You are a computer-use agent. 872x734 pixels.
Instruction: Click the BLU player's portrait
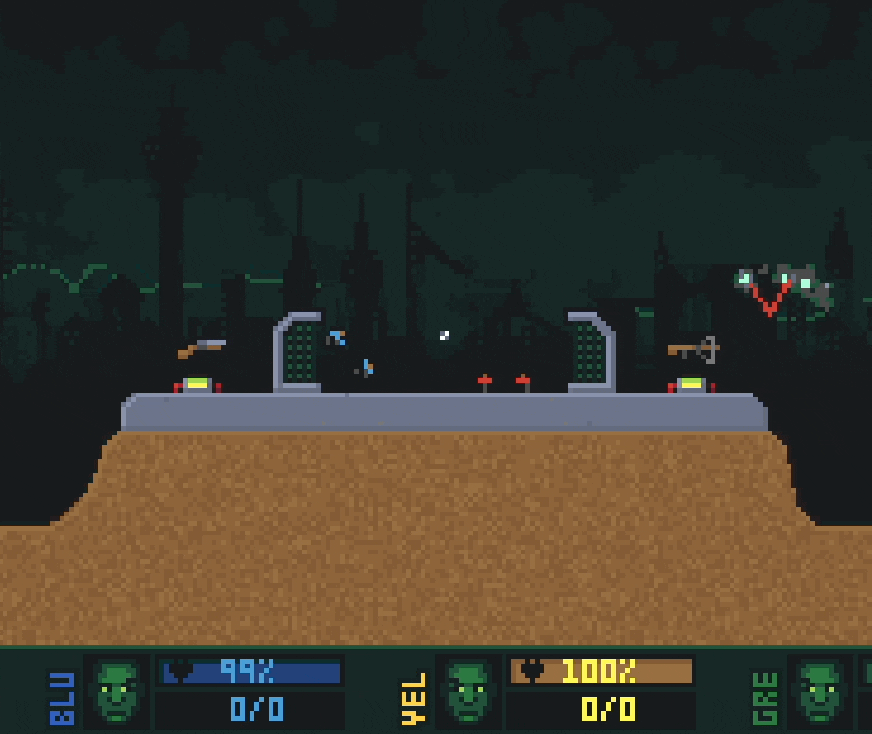click(x=117, y=691)
